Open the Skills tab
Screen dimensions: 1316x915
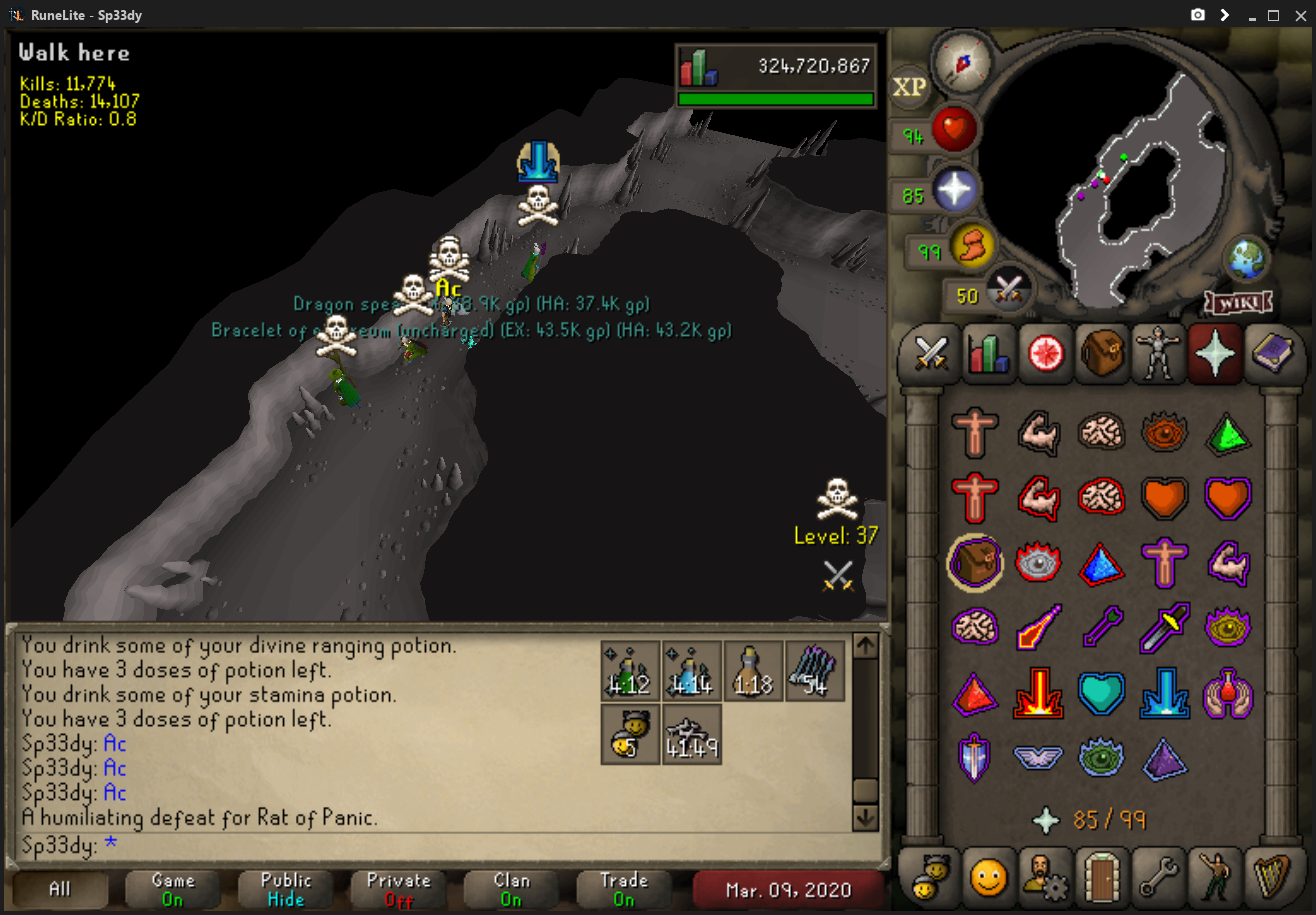click(988, 354)
